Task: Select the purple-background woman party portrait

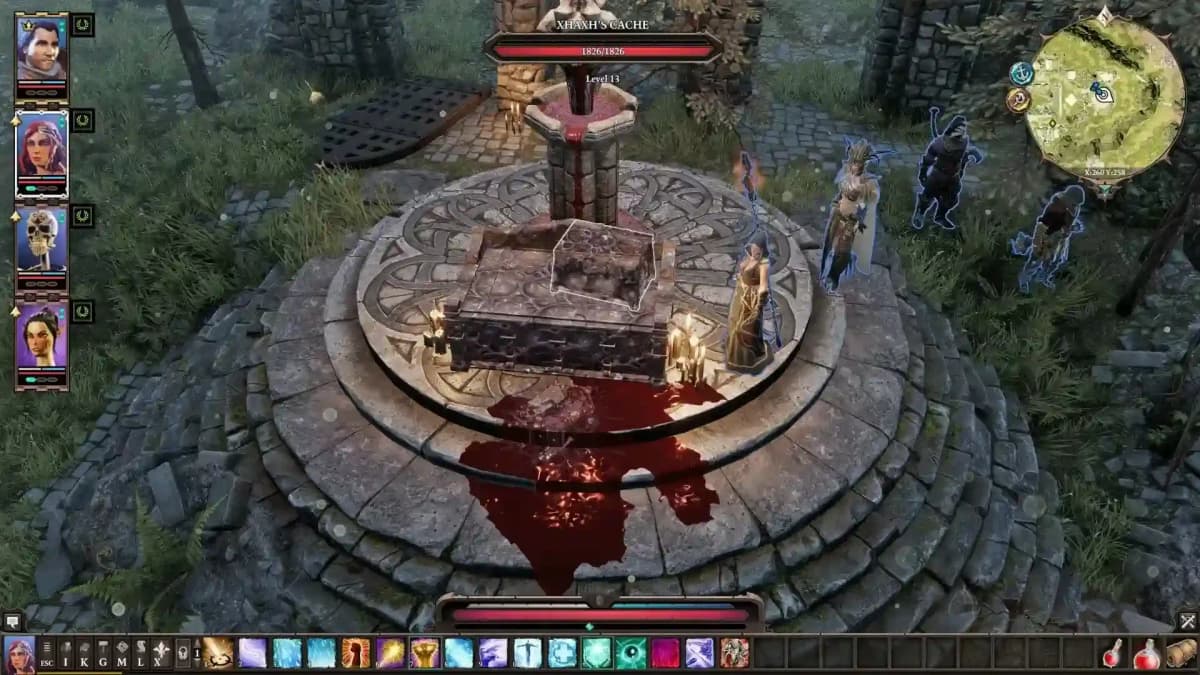Action: pyautogui.click(x=41, y=337)
